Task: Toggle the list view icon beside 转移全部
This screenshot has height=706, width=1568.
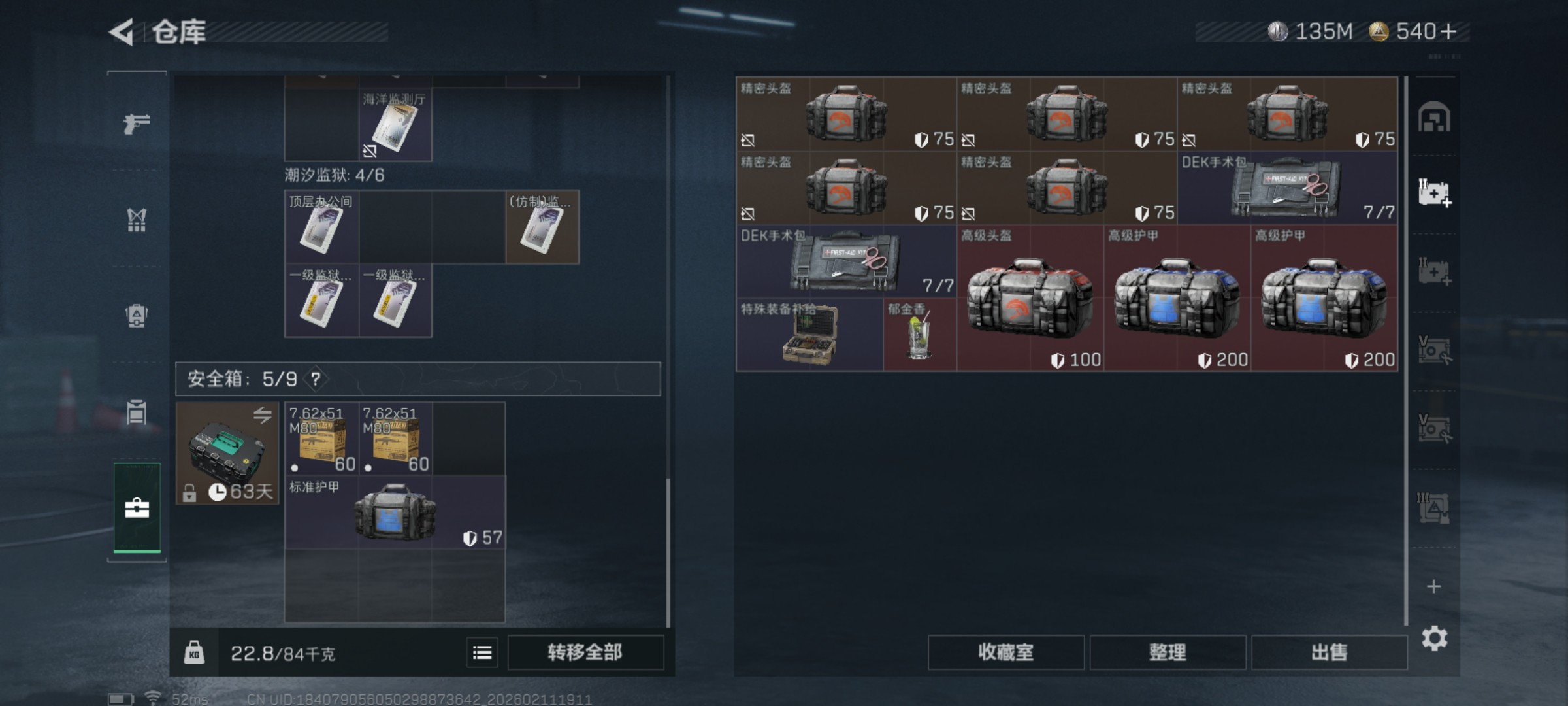Action: [482, 652]
